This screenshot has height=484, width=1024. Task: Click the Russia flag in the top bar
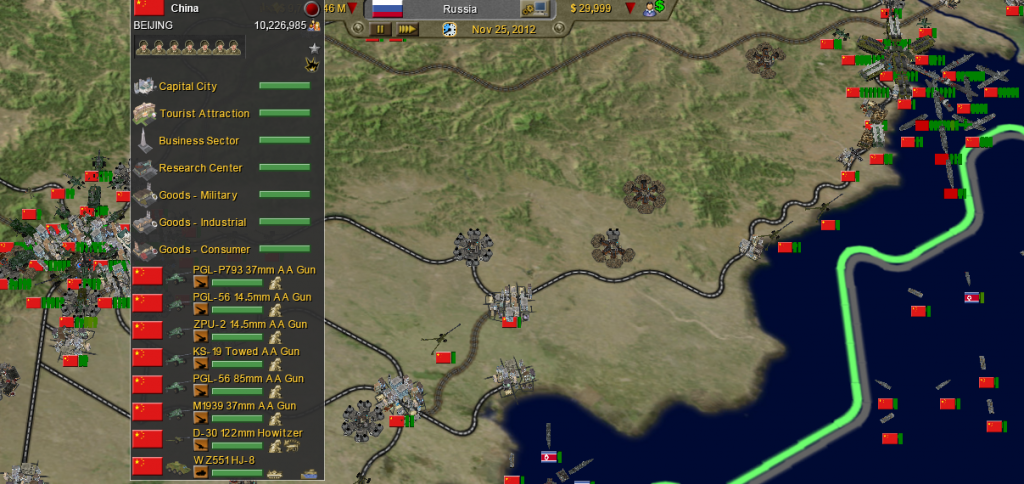pos(388,9)
